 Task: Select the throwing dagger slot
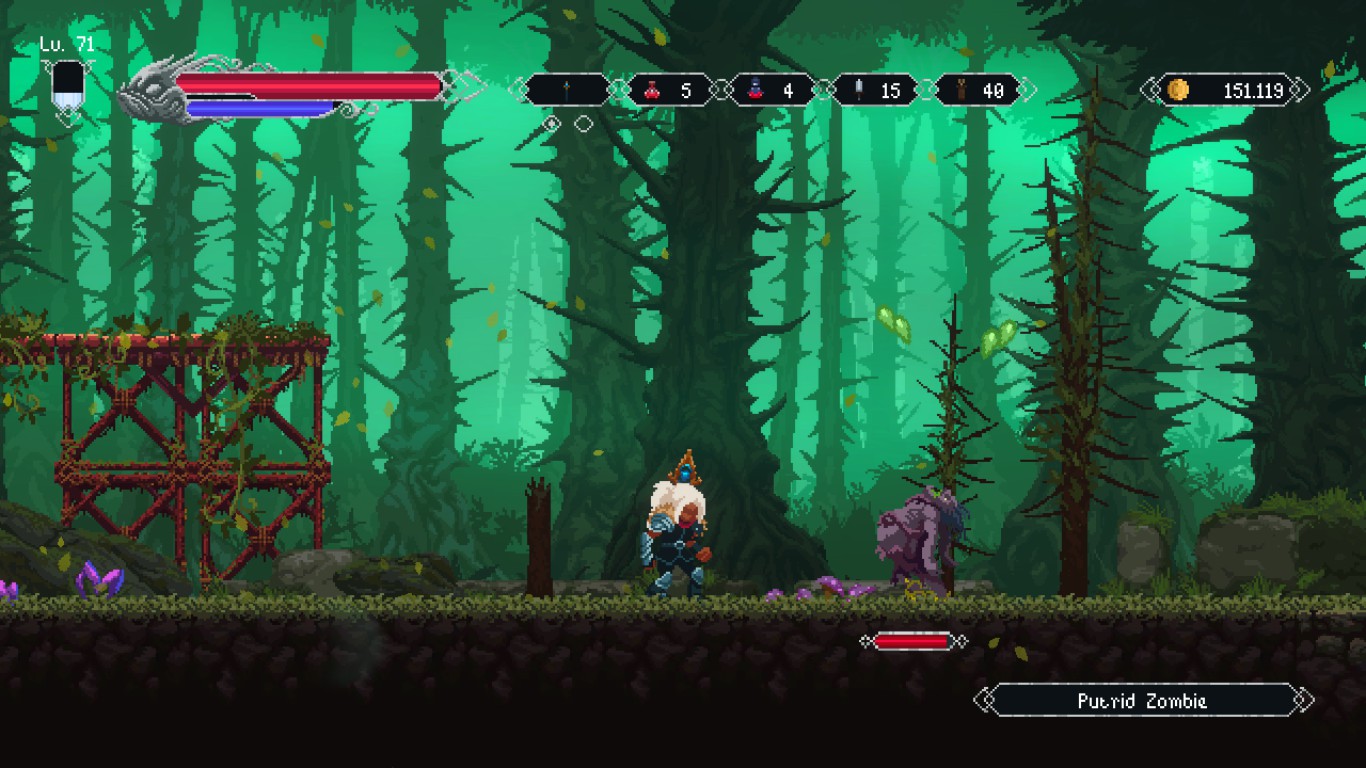point(874,90)
